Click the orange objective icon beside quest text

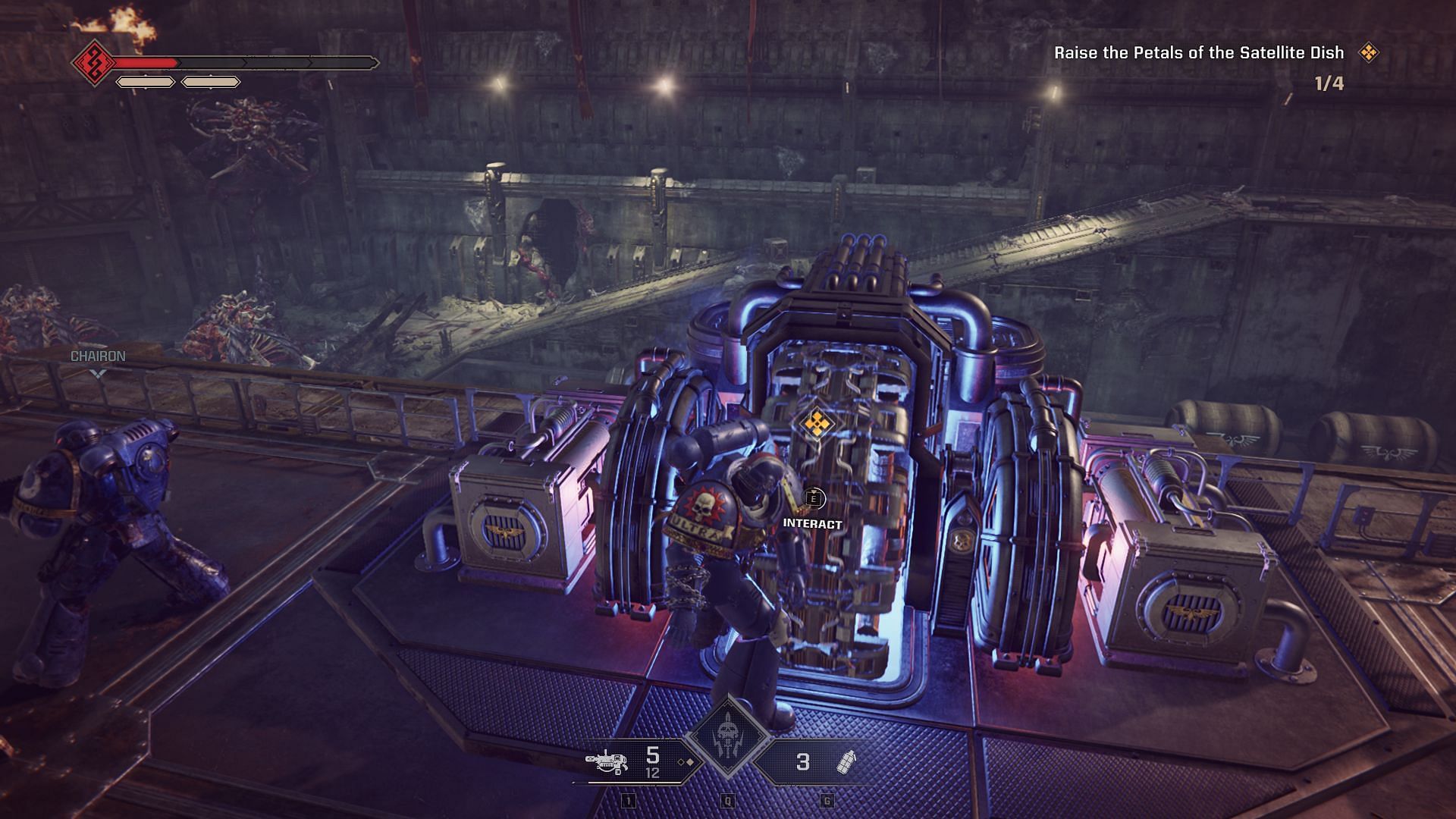point(1368,52)
